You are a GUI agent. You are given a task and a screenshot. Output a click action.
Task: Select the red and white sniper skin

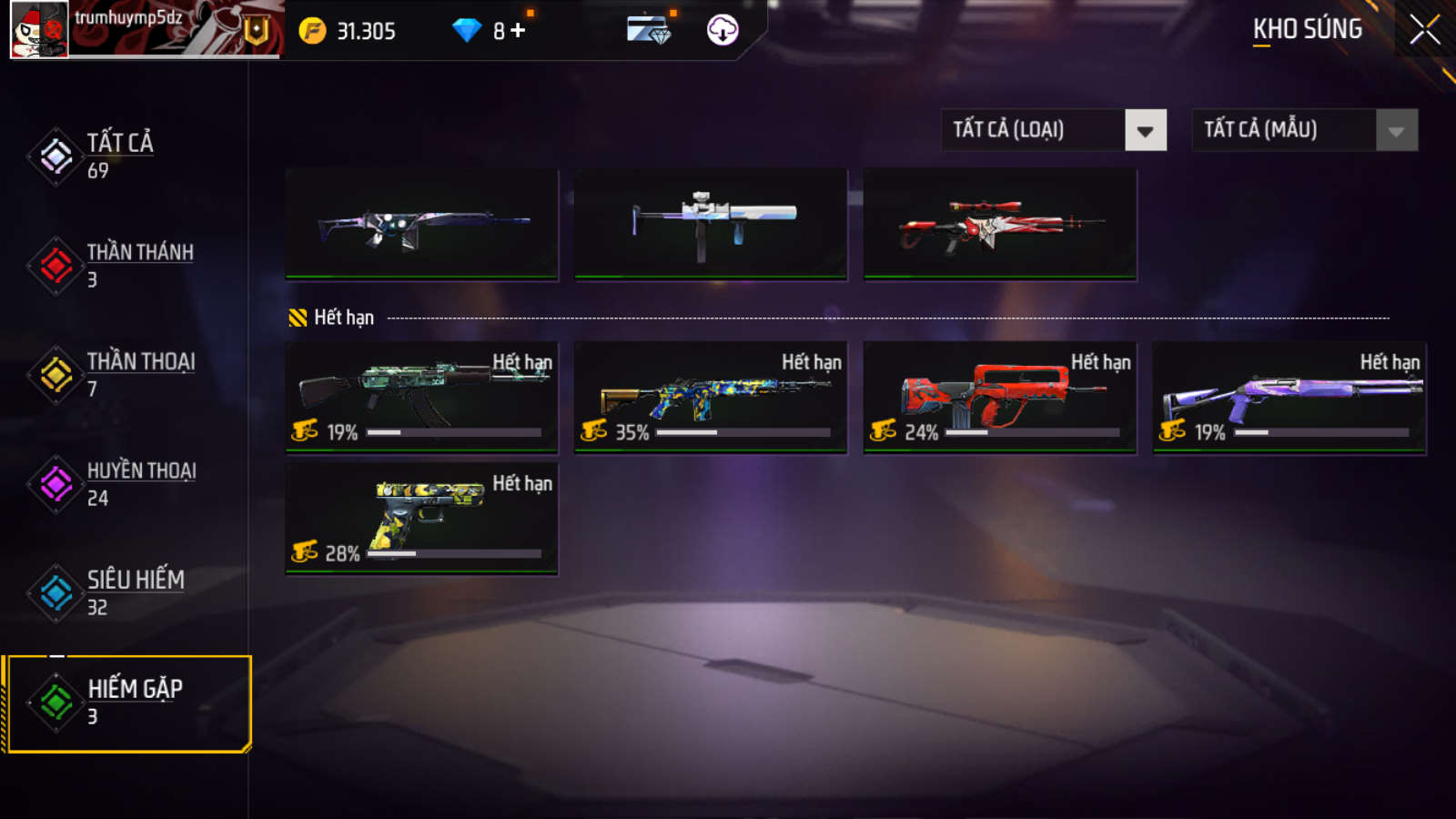[1000, 224]
